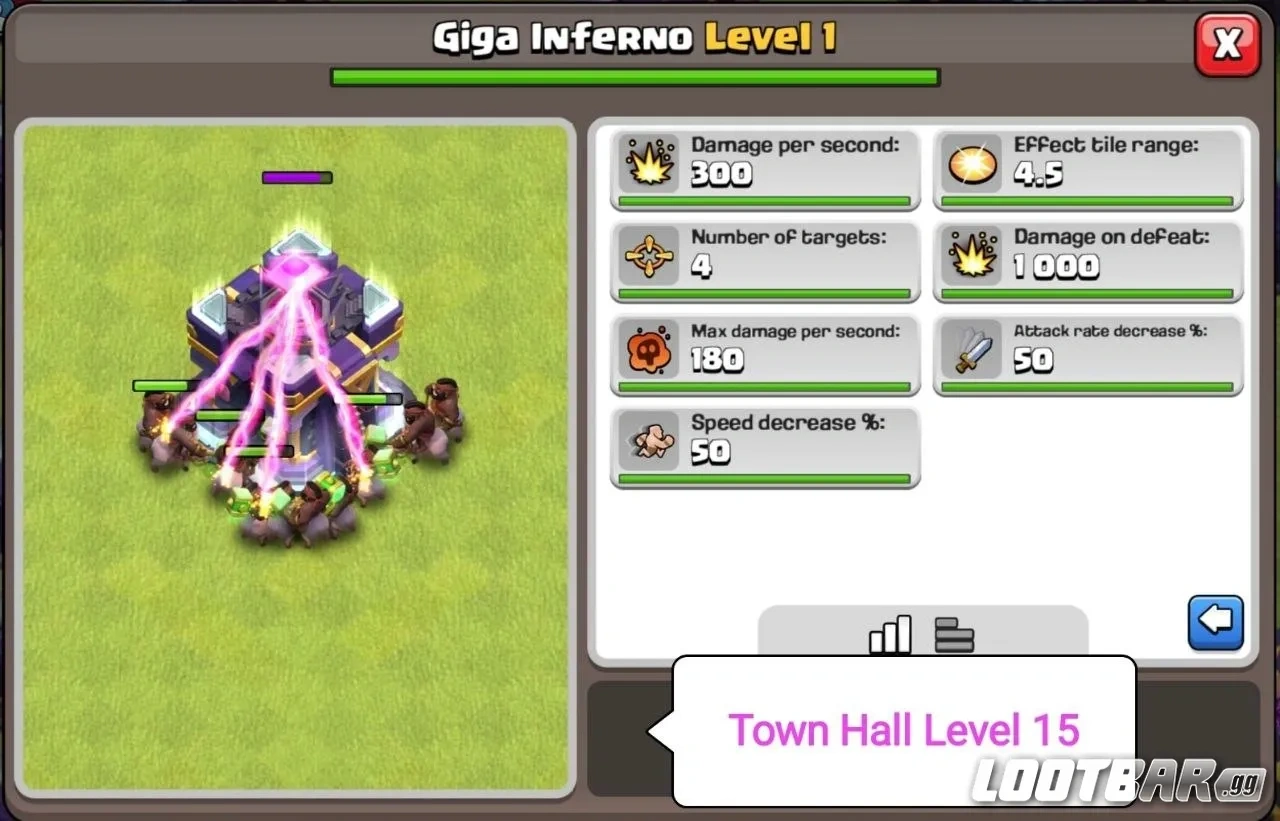Click the Damage on defeat blast icon

[972, 256]
